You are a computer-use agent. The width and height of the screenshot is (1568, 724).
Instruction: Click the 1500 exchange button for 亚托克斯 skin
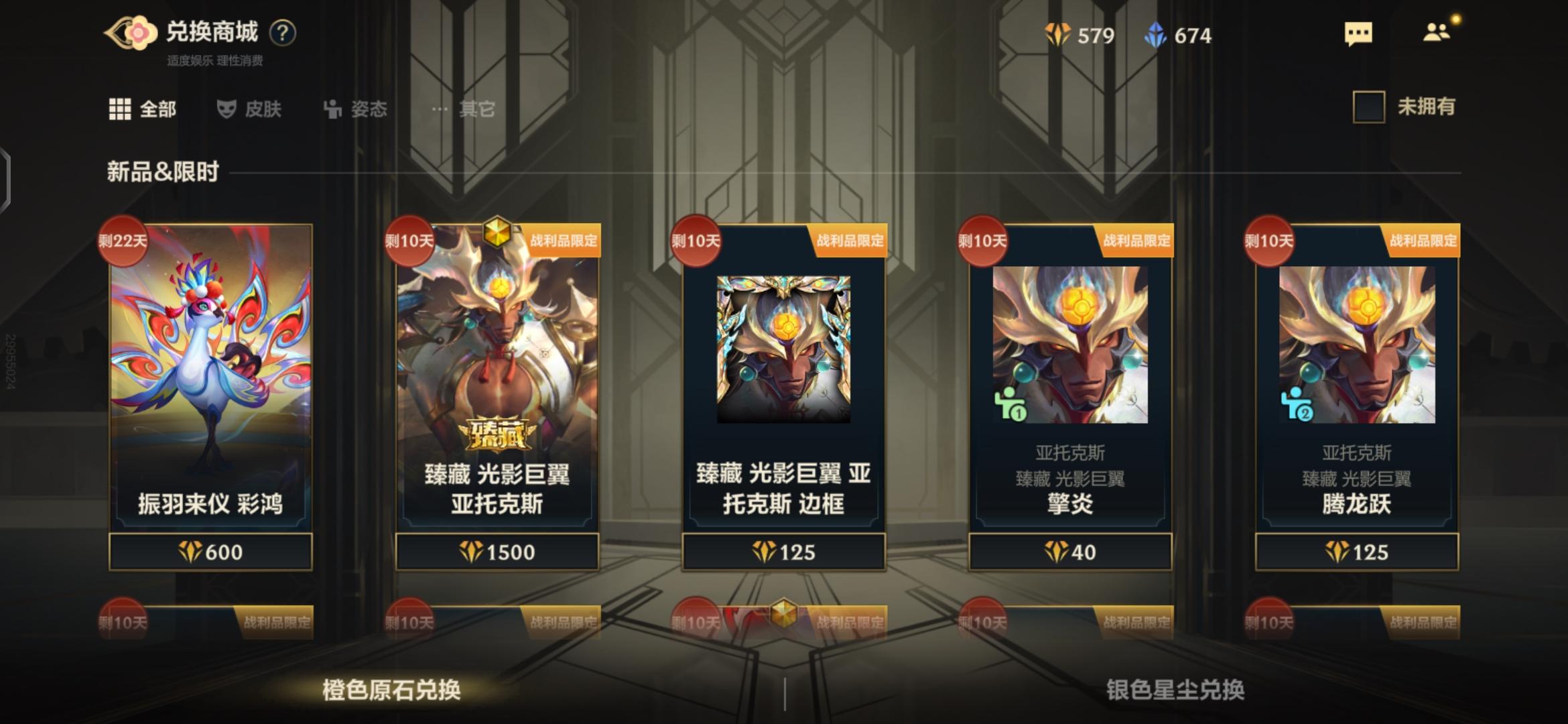tap(500, 552)
